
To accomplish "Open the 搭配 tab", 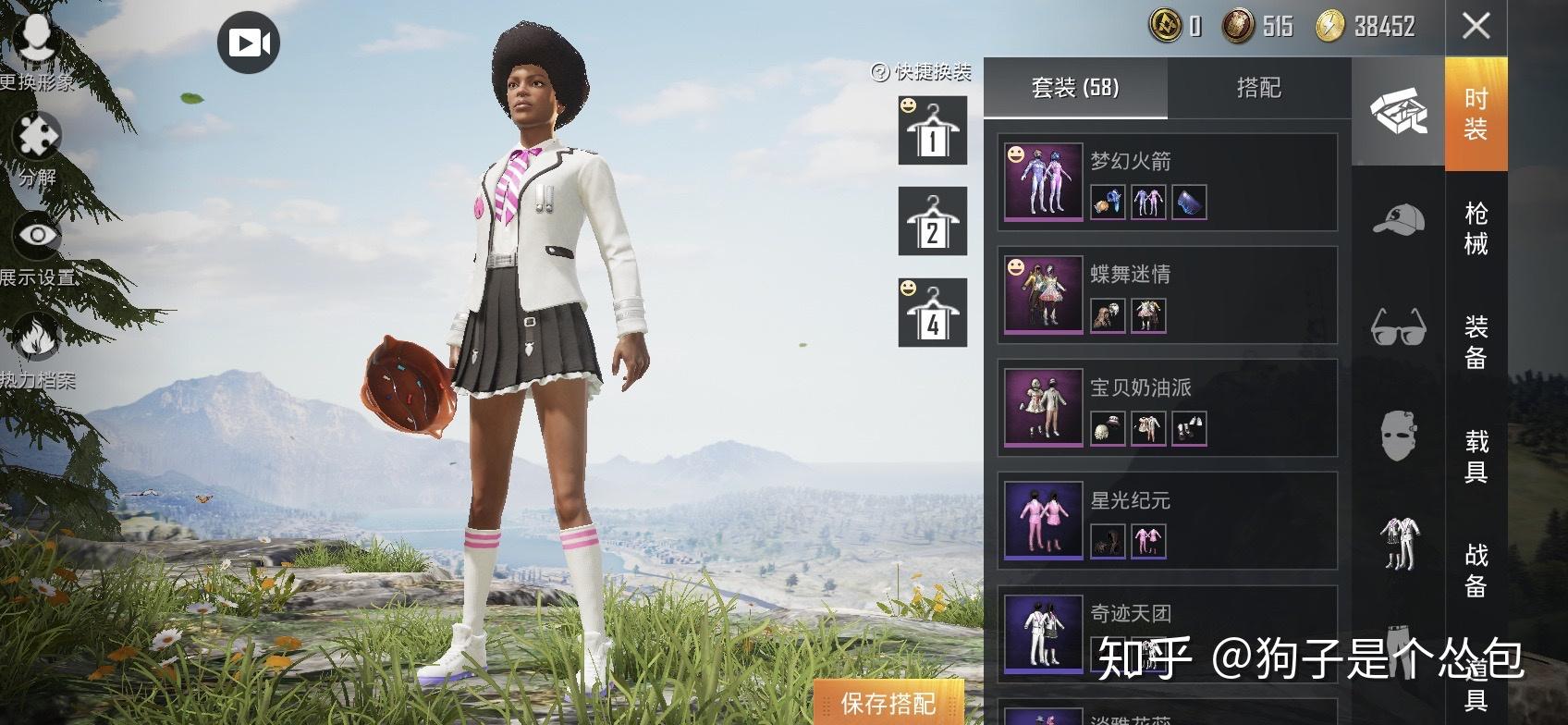I will (x=1258, y=88).
